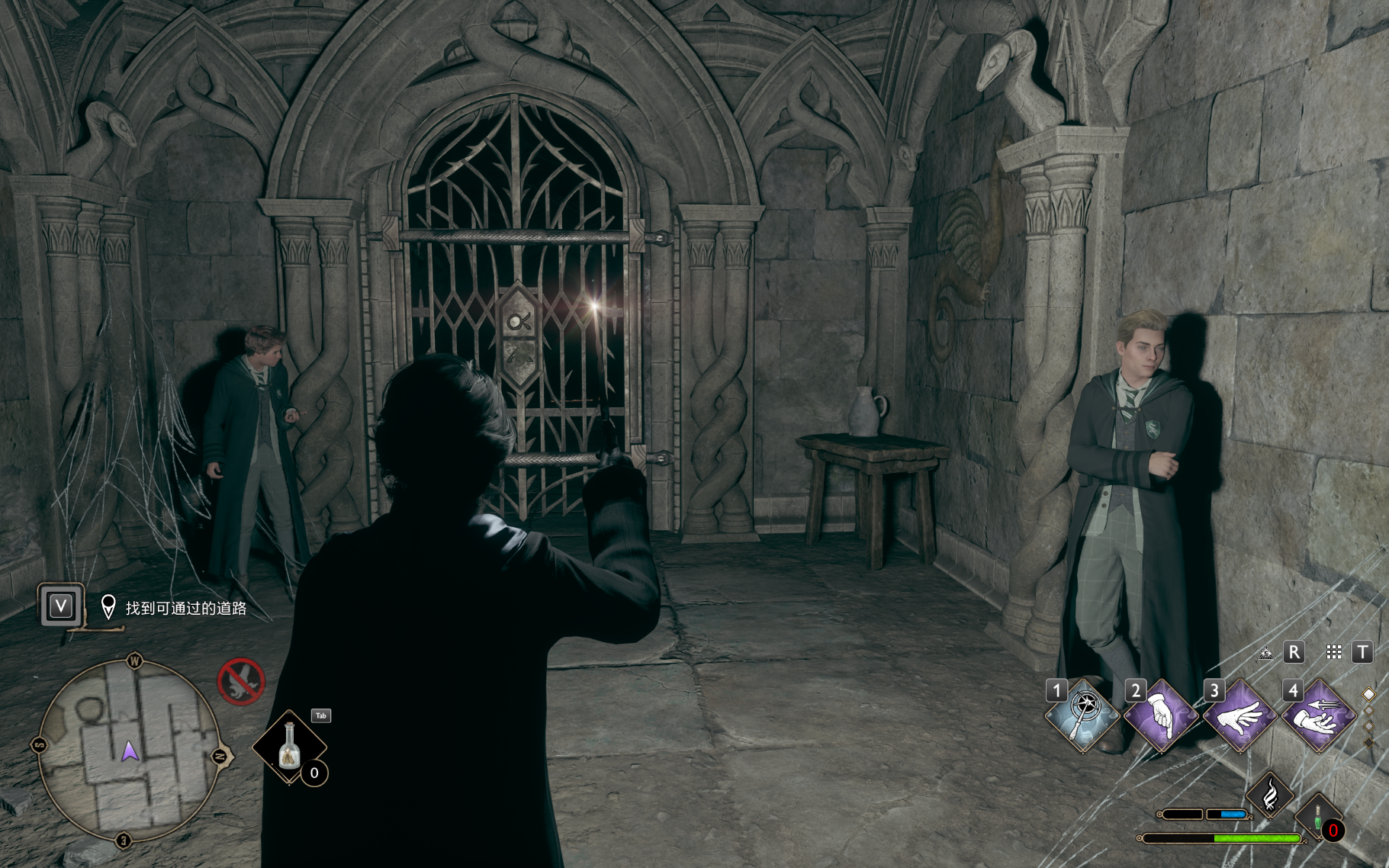Use the reaching open hand spell in slot 3
Screen dimensions: 1389x868
[x=1239, y=716]
